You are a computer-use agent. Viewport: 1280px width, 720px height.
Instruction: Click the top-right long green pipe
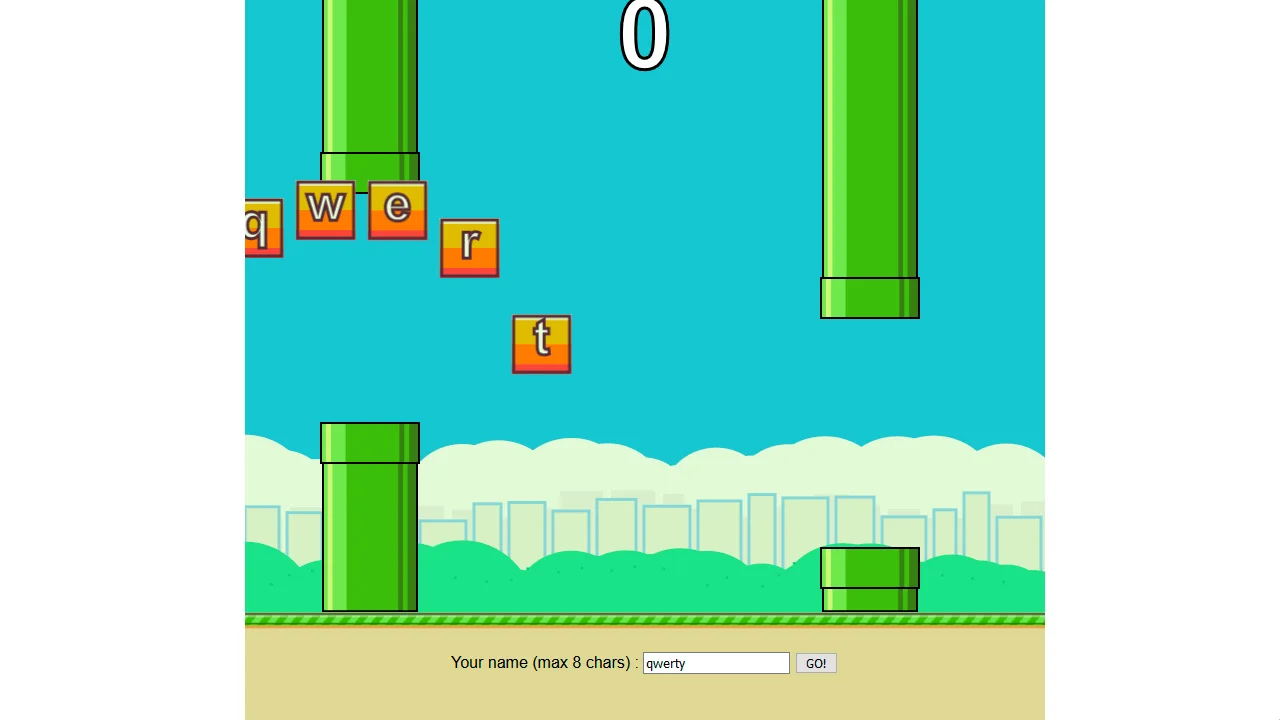(869, 140)
